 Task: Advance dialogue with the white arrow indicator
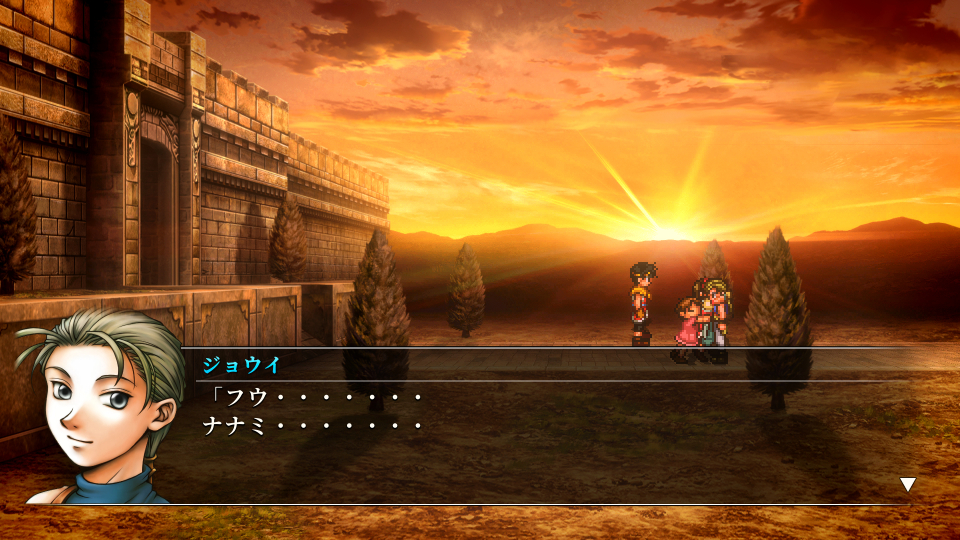pos(907,484)
